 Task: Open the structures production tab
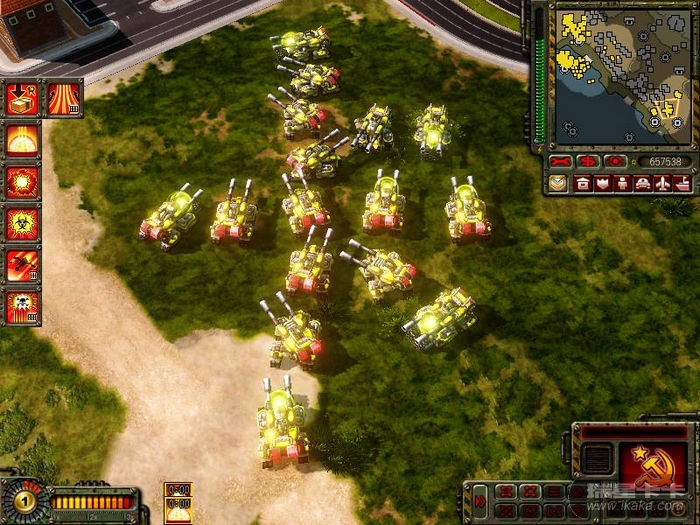pyautogui.click(x=582, y=183)
